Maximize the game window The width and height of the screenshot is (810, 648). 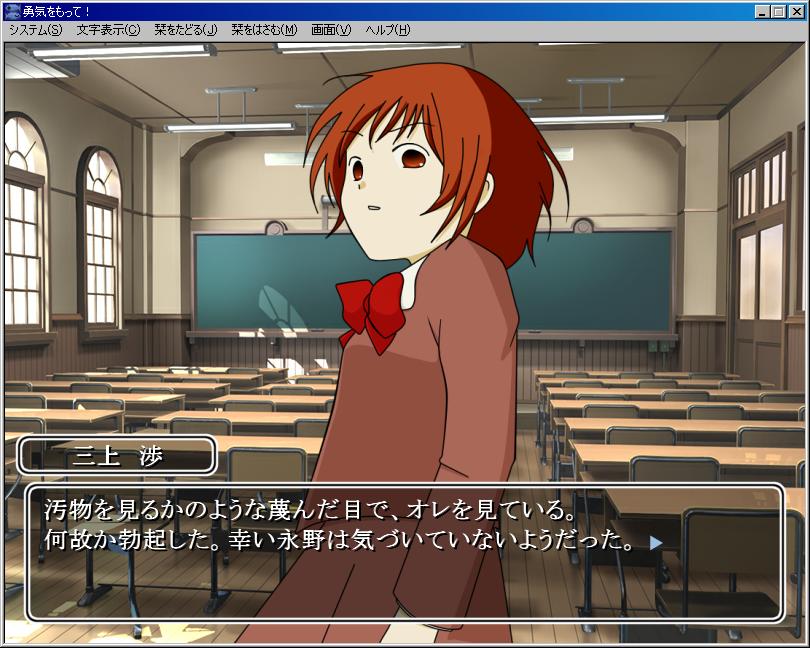pos(778,11)
